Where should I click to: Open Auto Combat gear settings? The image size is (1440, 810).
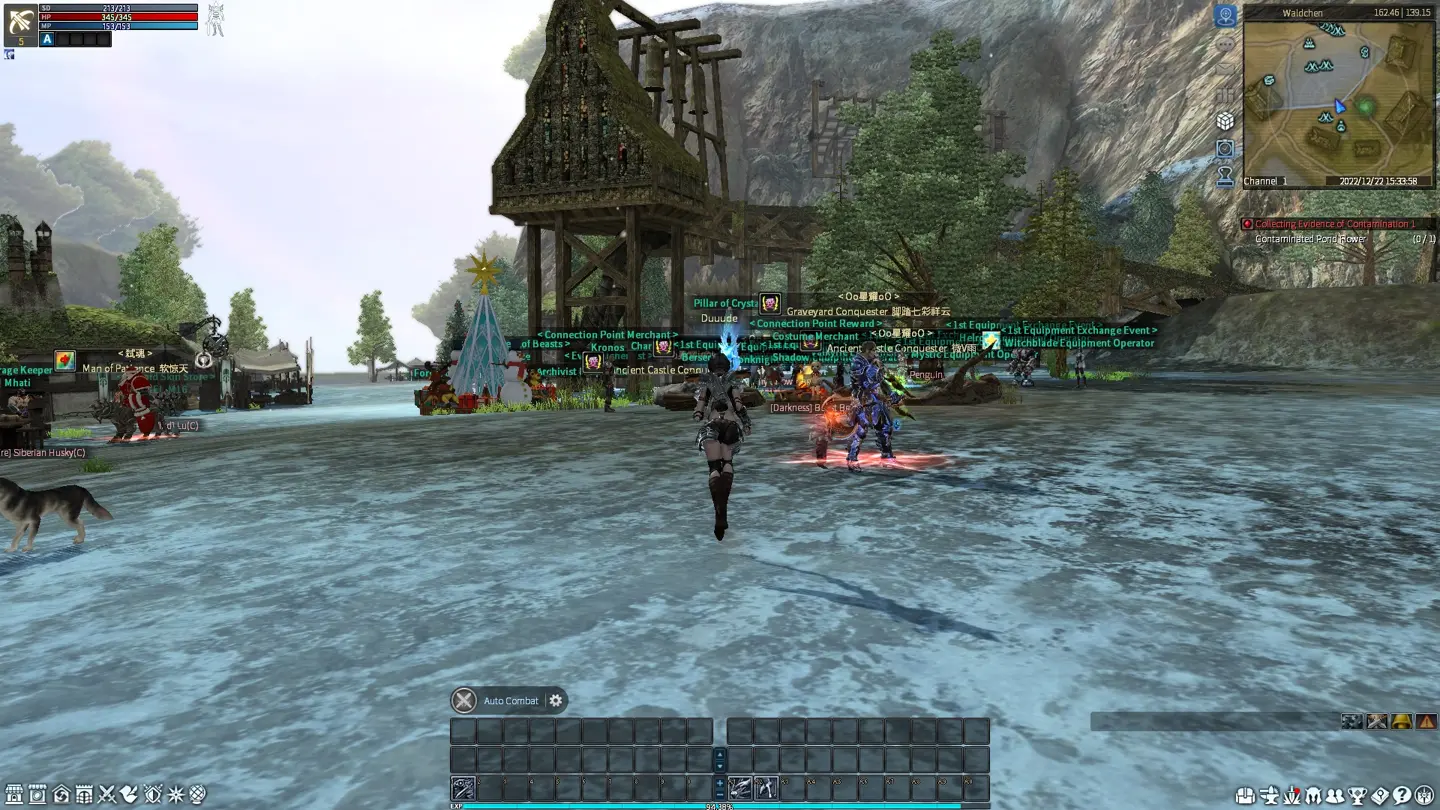tap(556, 701)
